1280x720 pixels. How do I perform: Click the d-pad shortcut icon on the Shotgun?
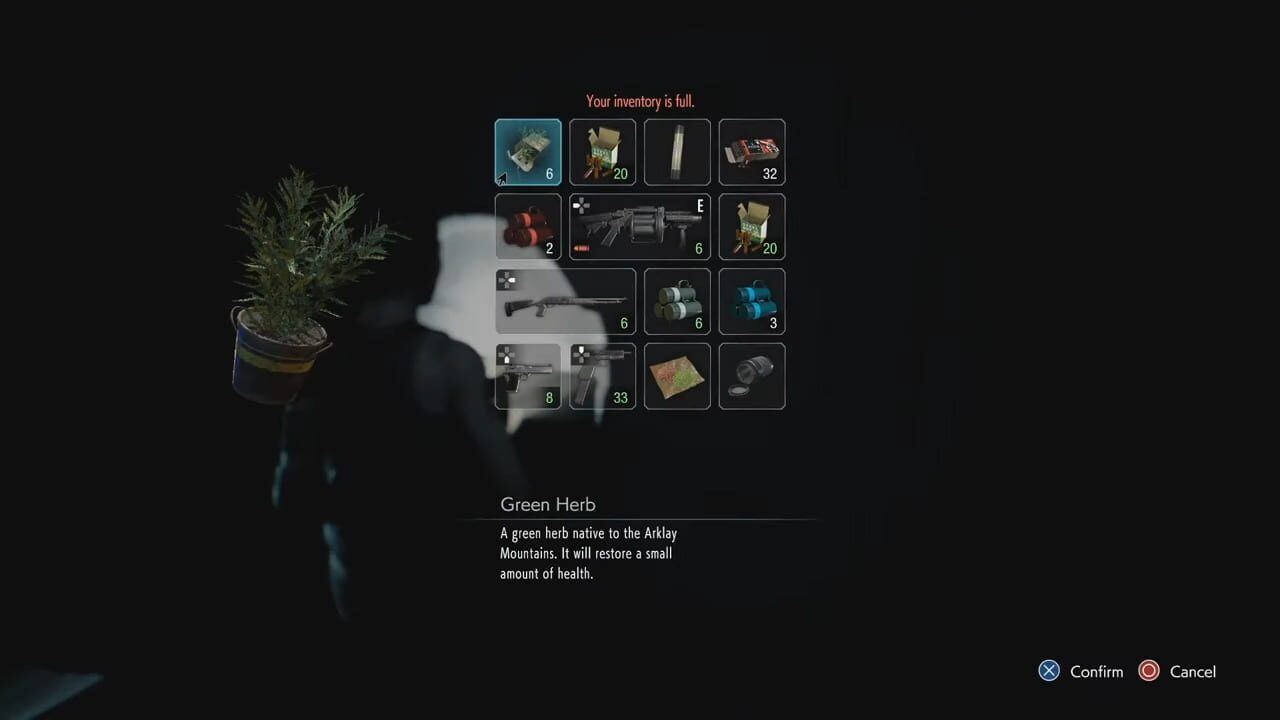coord(507,282)
